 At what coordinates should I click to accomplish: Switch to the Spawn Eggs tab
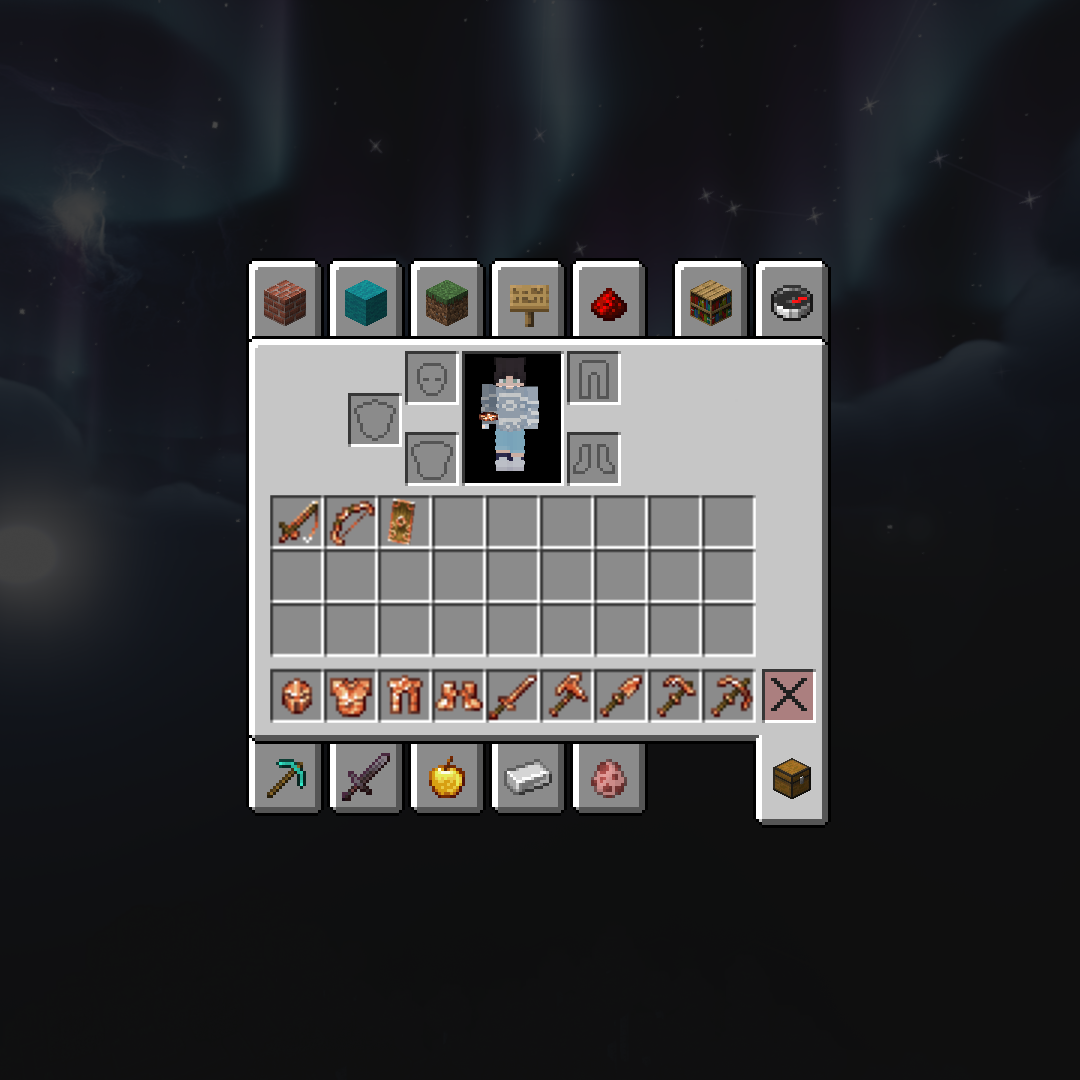[x=609, y=777]
